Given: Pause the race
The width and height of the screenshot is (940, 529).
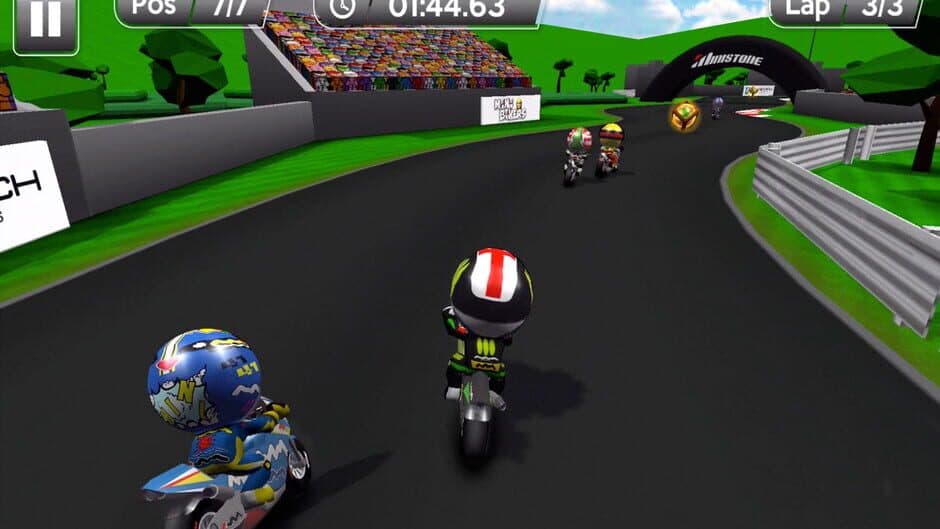Looking at the screenshot, I should pos(45,22).
